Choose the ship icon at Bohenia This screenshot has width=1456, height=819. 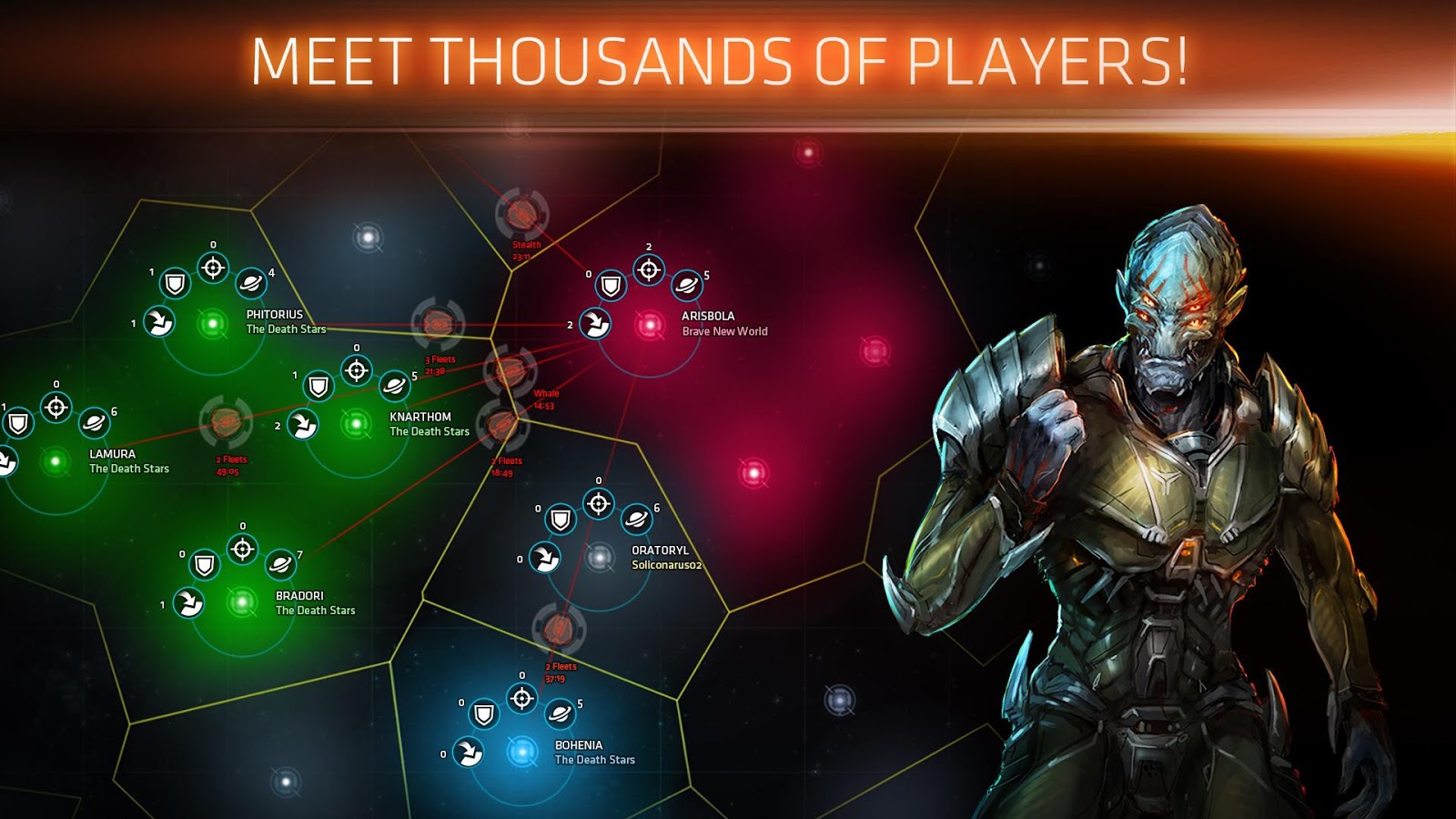[x=469, y=753]
